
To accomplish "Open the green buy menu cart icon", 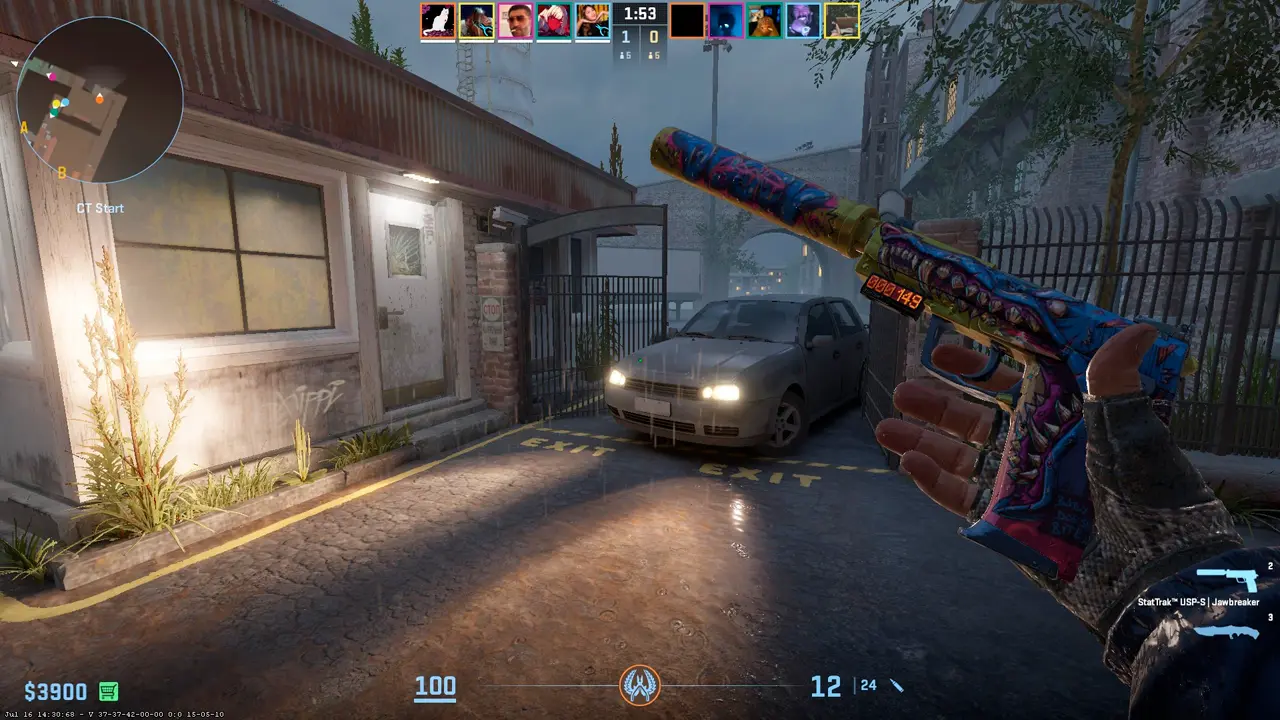I will pos(108,691).
